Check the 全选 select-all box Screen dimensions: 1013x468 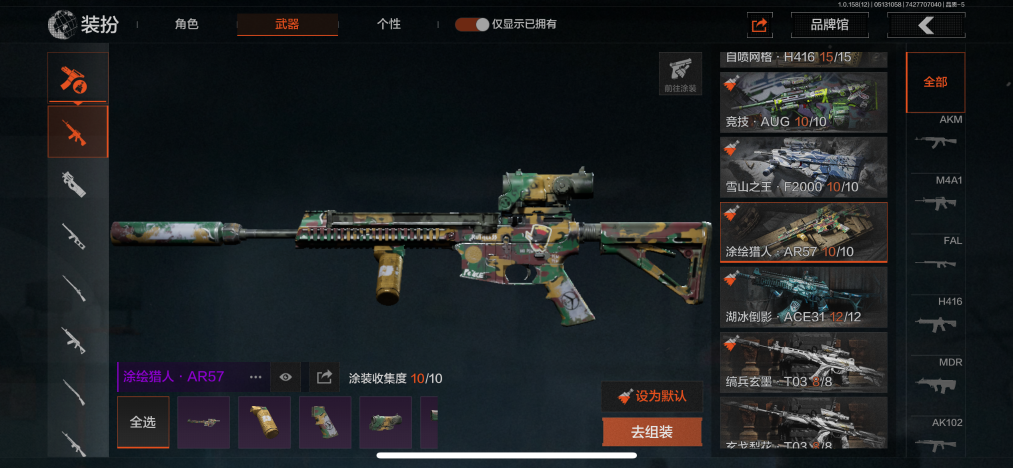click(x=143, y=422)
